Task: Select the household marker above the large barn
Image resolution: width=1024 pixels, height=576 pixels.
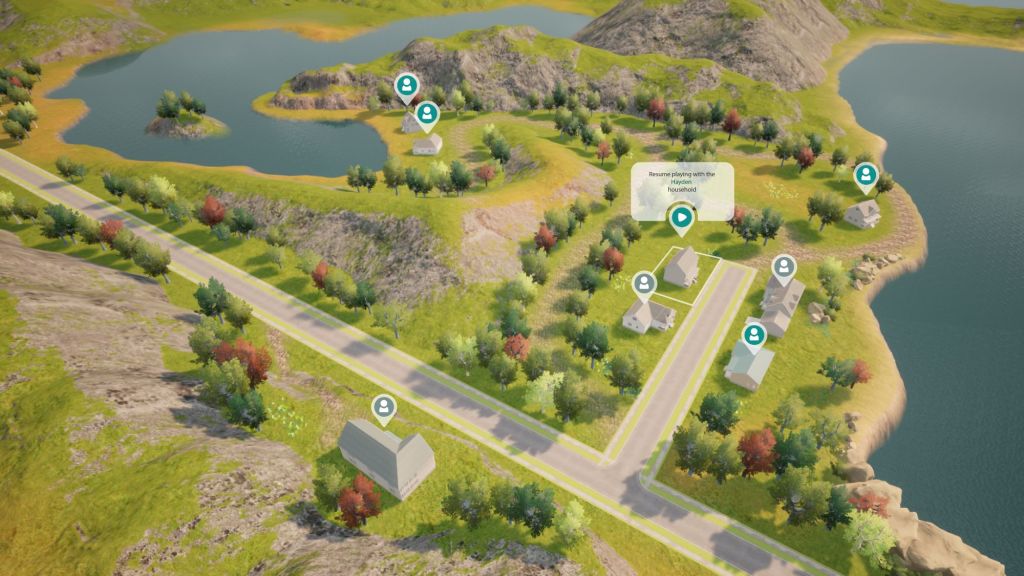Action: (383, 407)
